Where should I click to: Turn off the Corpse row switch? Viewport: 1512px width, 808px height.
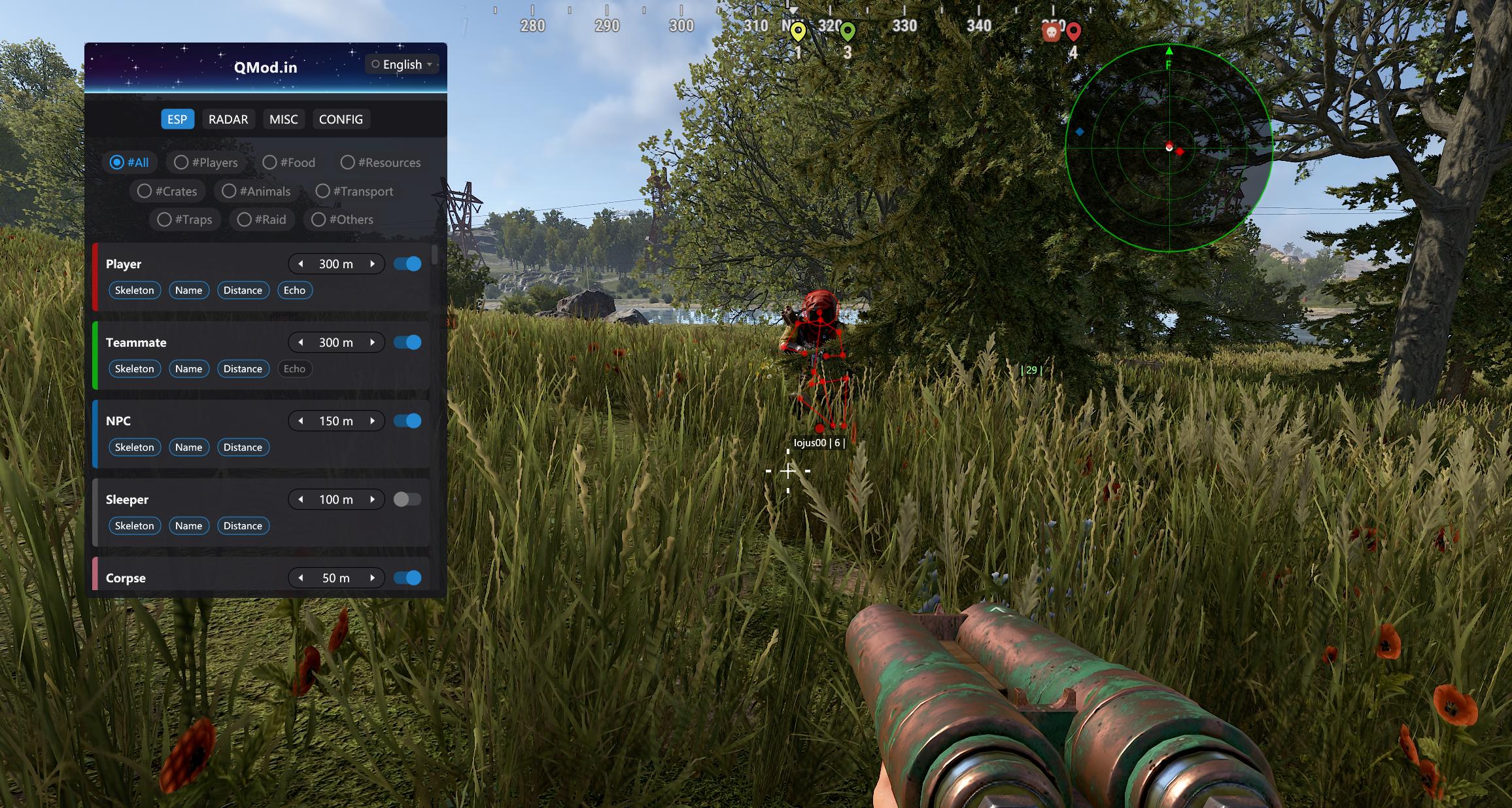click(x=407, y=578)
